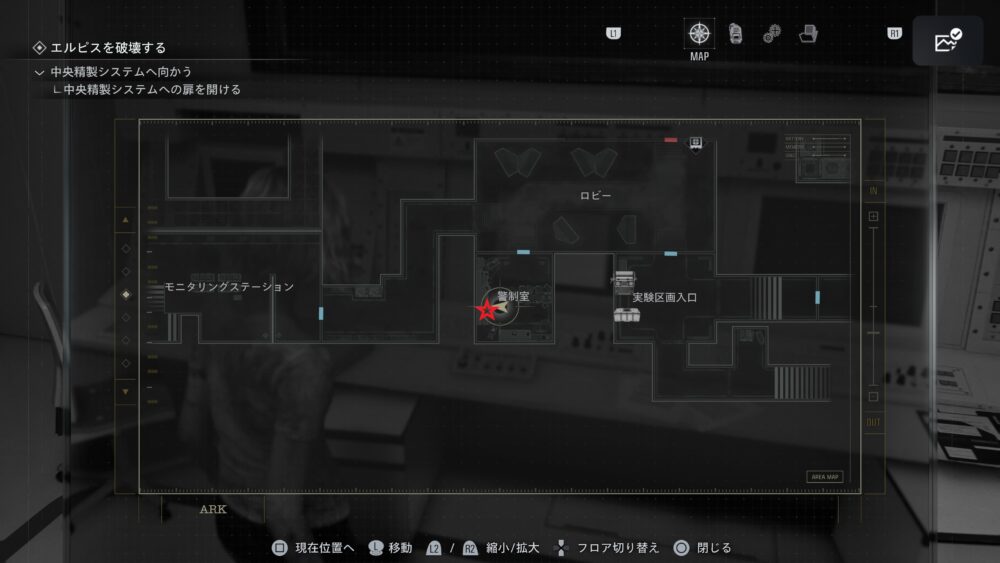Select the item box storage marker
1000x563 pixels.
627,316
